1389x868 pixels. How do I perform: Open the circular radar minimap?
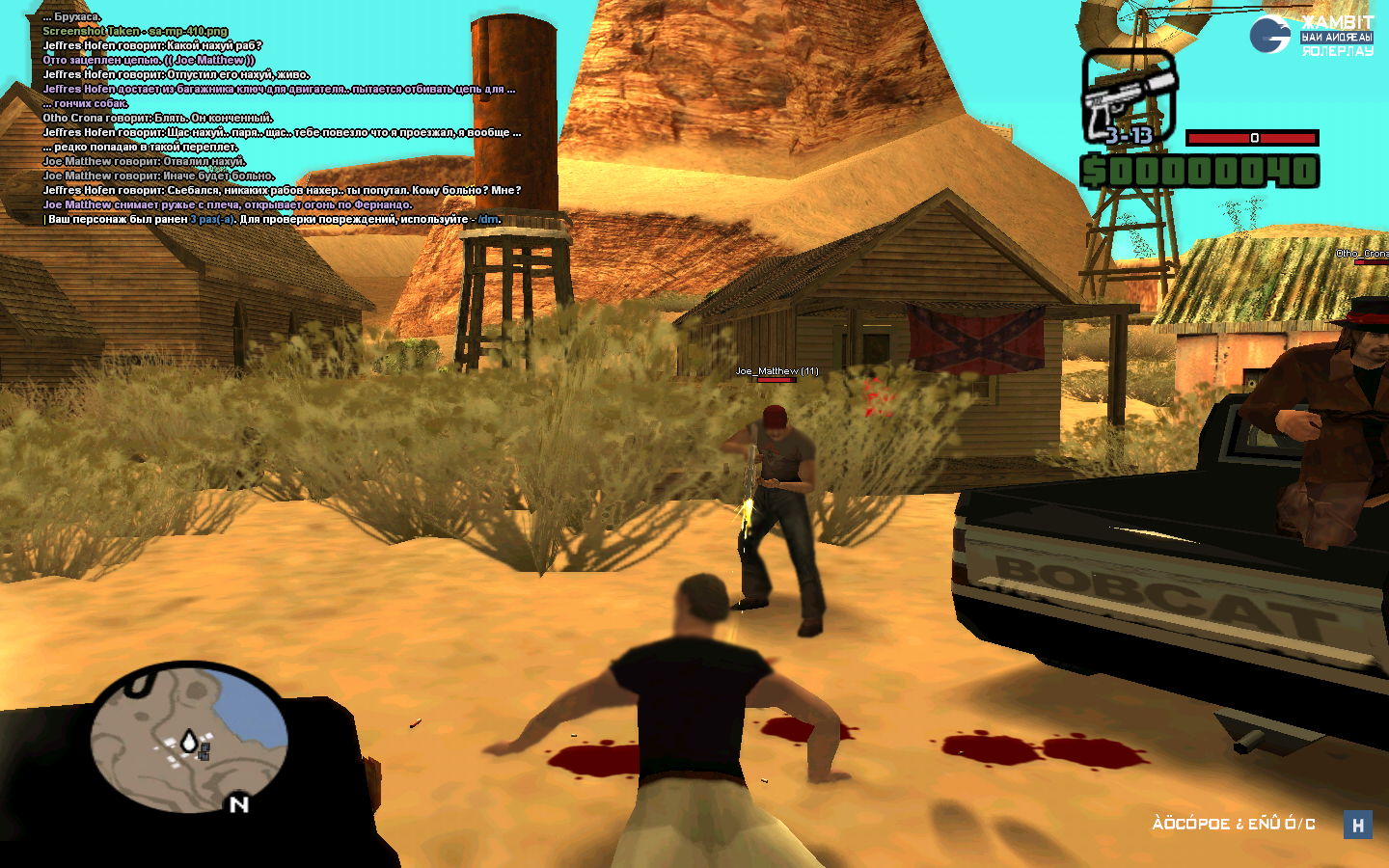(189, 738)
